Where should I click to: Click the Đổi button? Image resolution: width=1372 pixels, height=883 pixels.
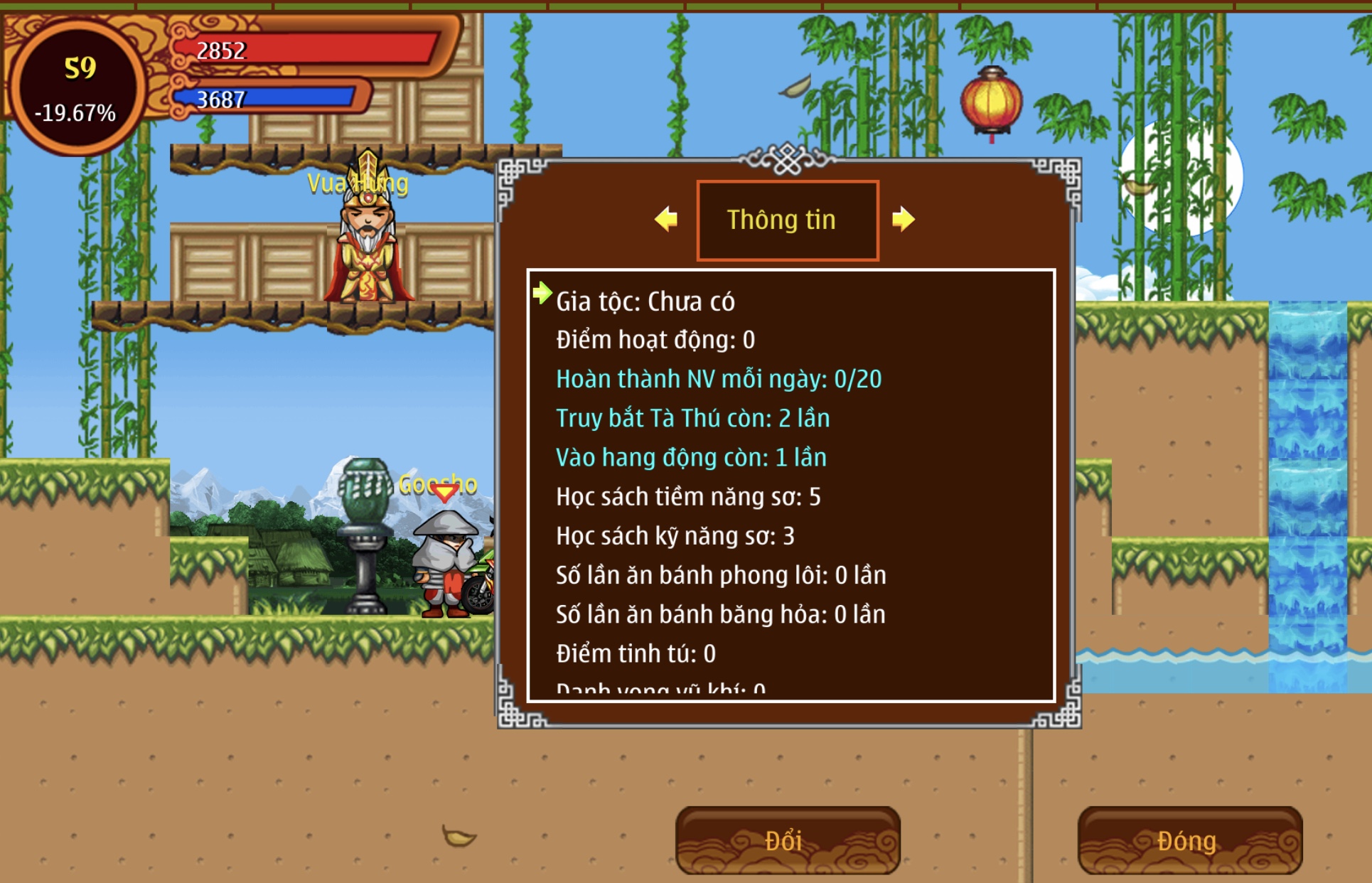788,840
